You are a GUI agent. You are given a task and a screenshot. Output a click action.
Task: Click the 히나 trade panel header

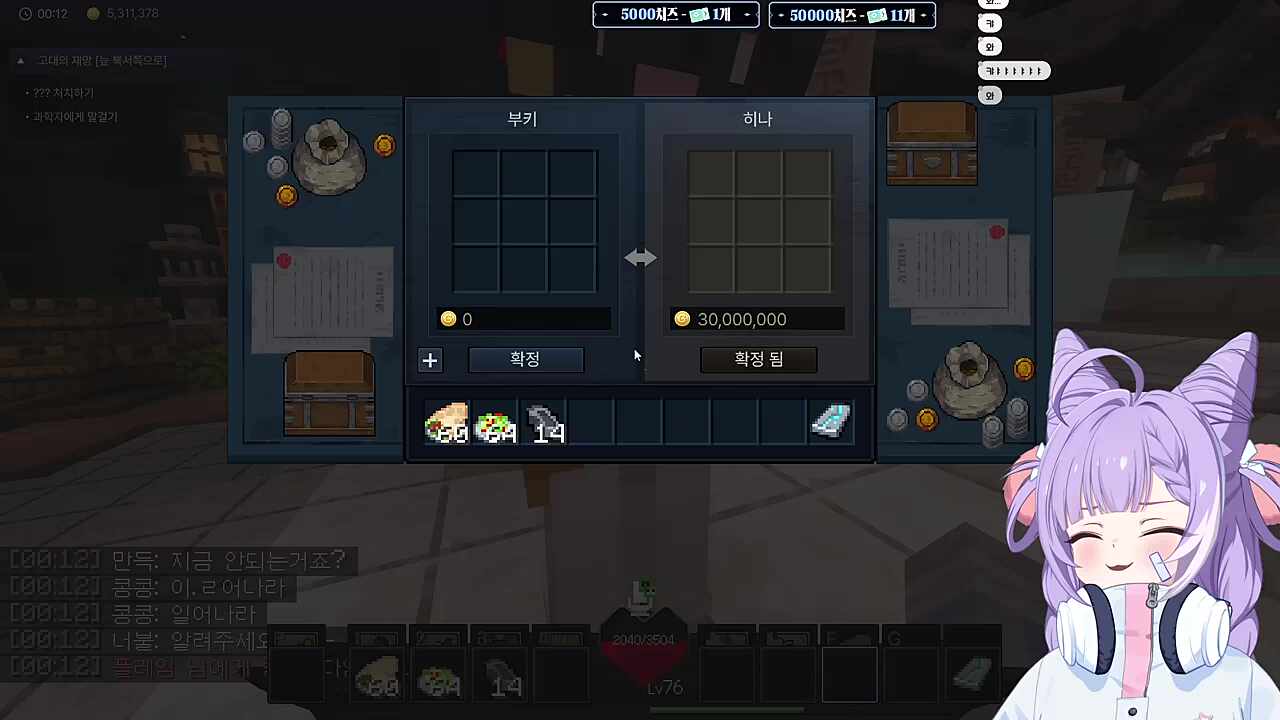(x=757, y=118)
